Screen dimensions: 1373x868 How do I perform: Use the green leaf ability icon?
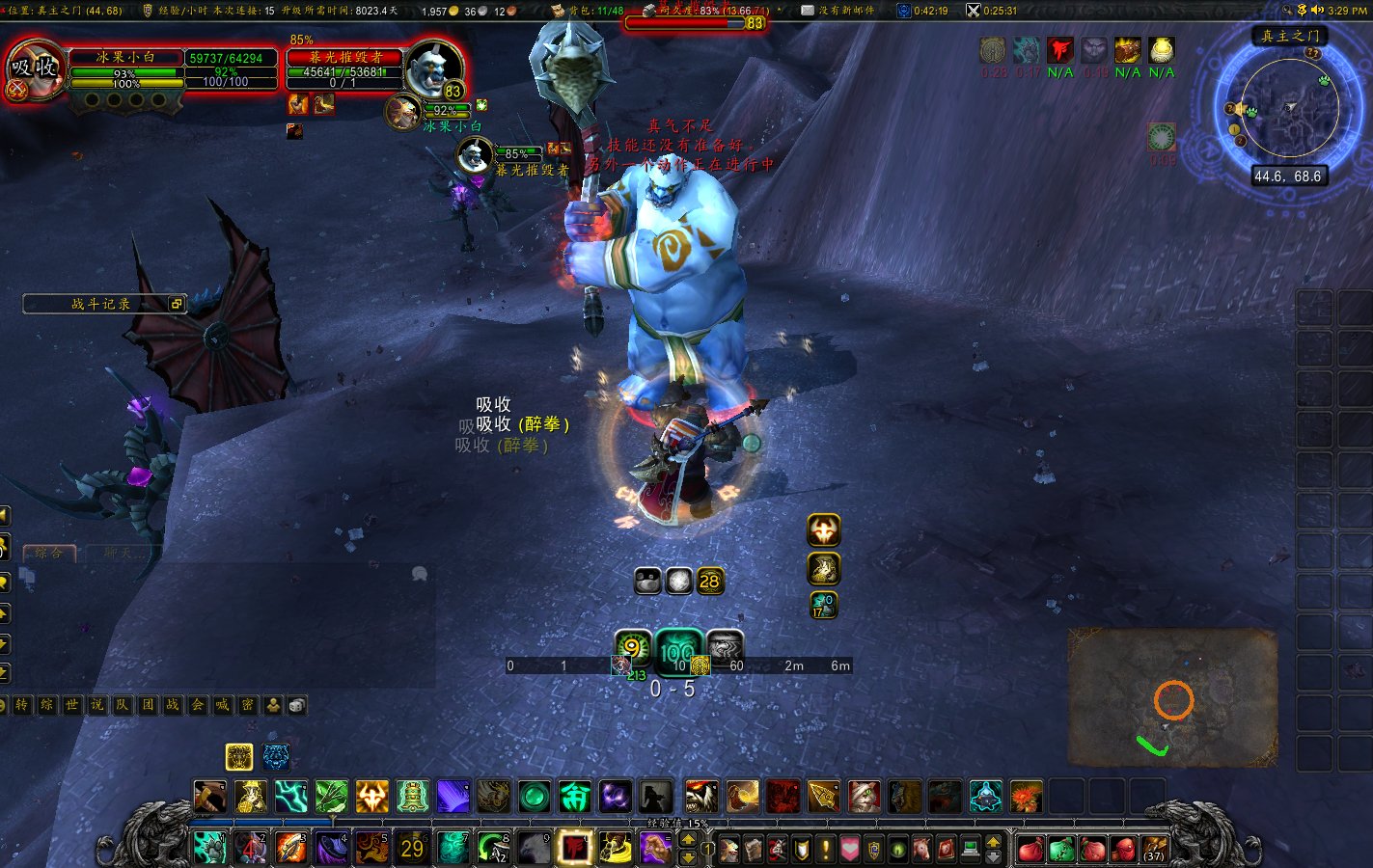coord(332,797)
